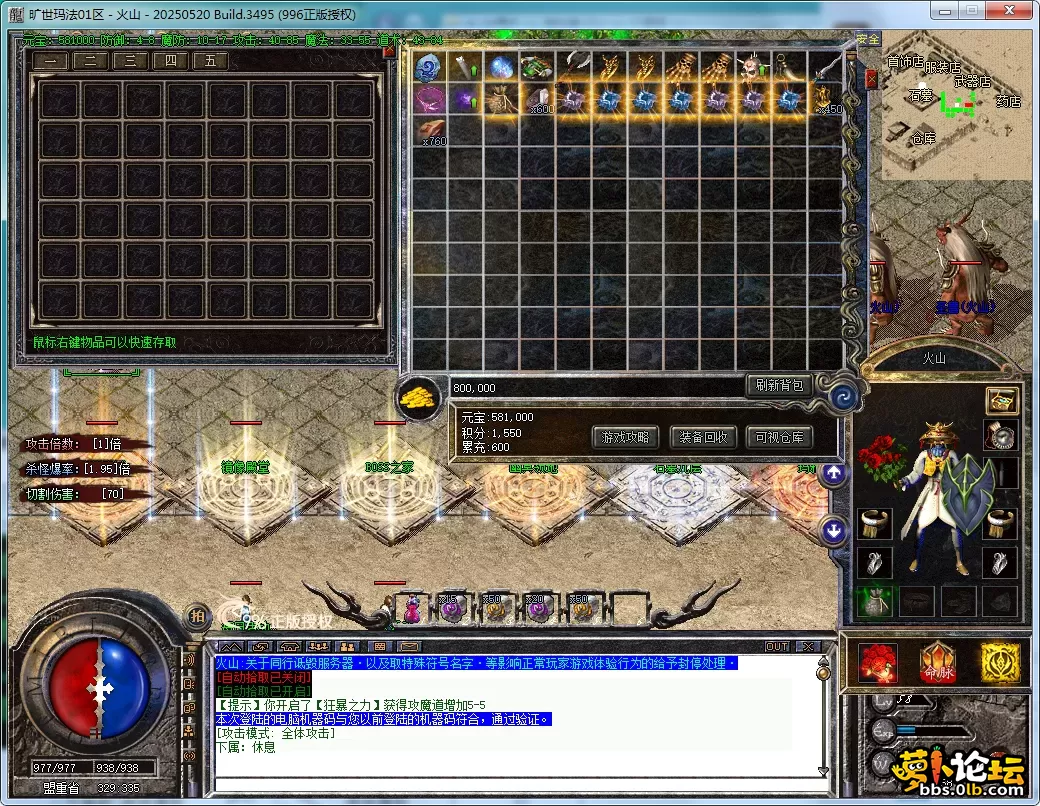Open the 游戏攻略 game guide

coord(626,437)
